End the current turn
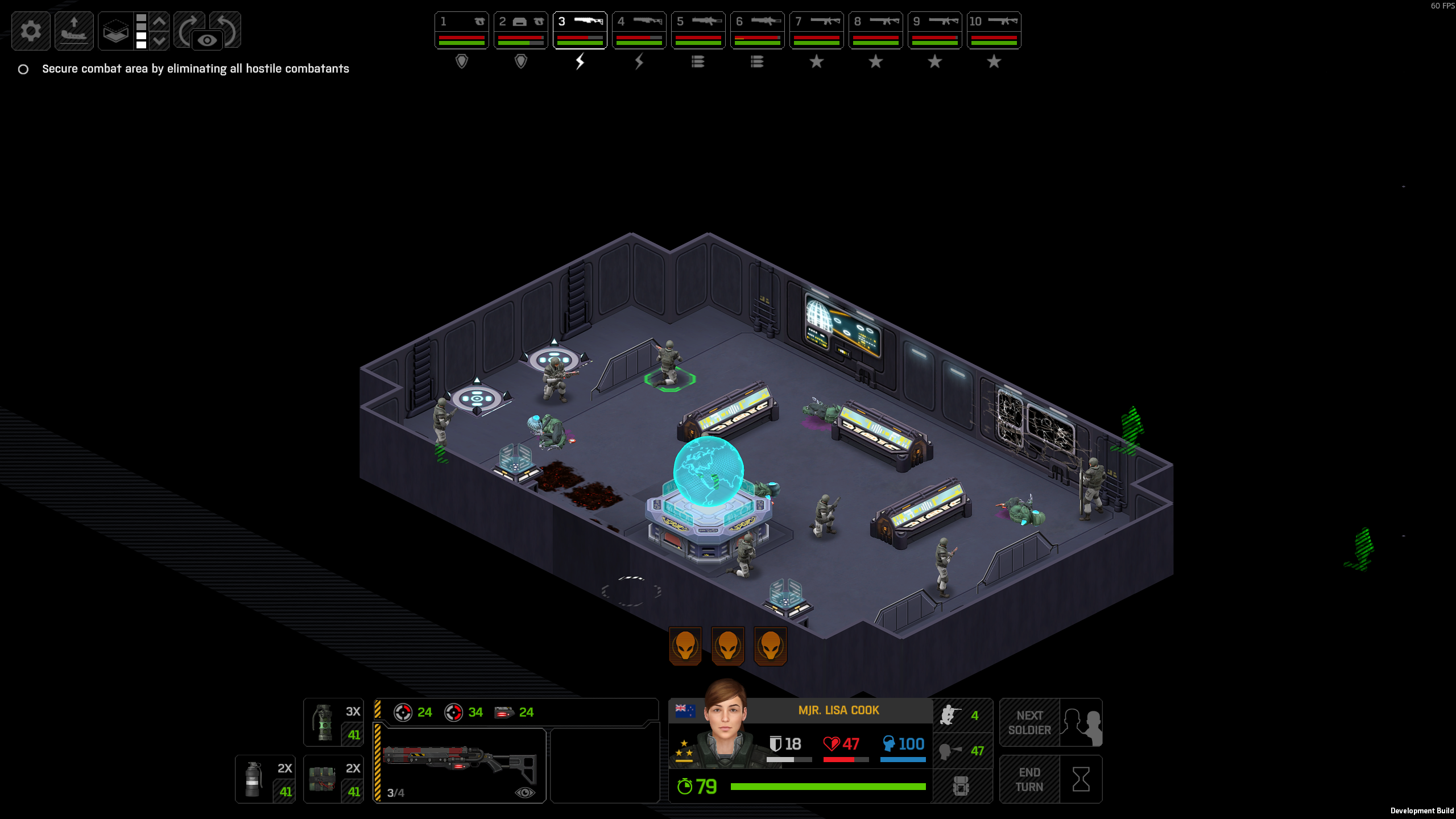This screenshot has width=1456, height=819. click(1050, 779)
